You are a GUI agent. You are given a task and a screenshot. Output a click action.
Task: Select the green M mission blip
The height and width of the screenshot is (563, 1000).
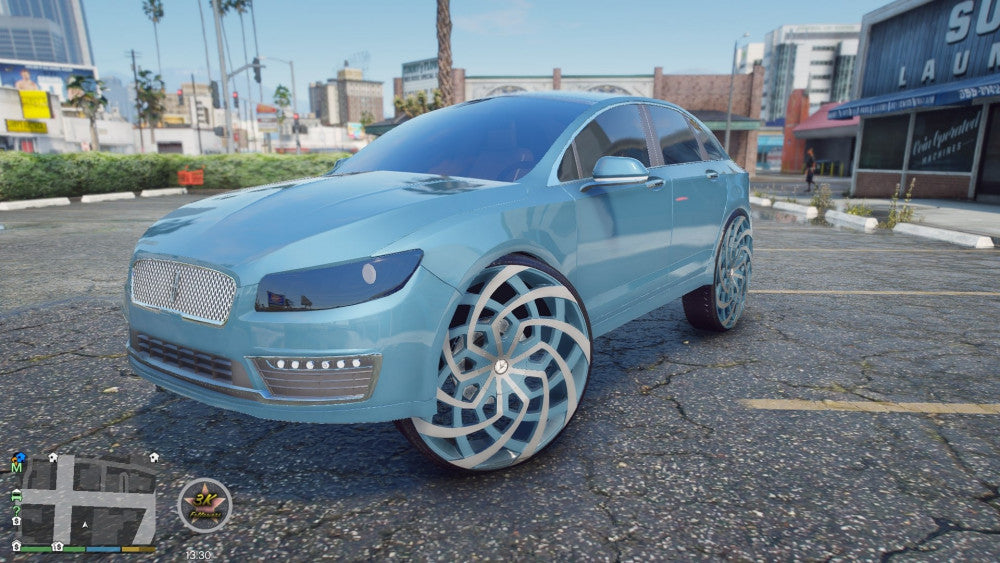(x=17, y=468)
